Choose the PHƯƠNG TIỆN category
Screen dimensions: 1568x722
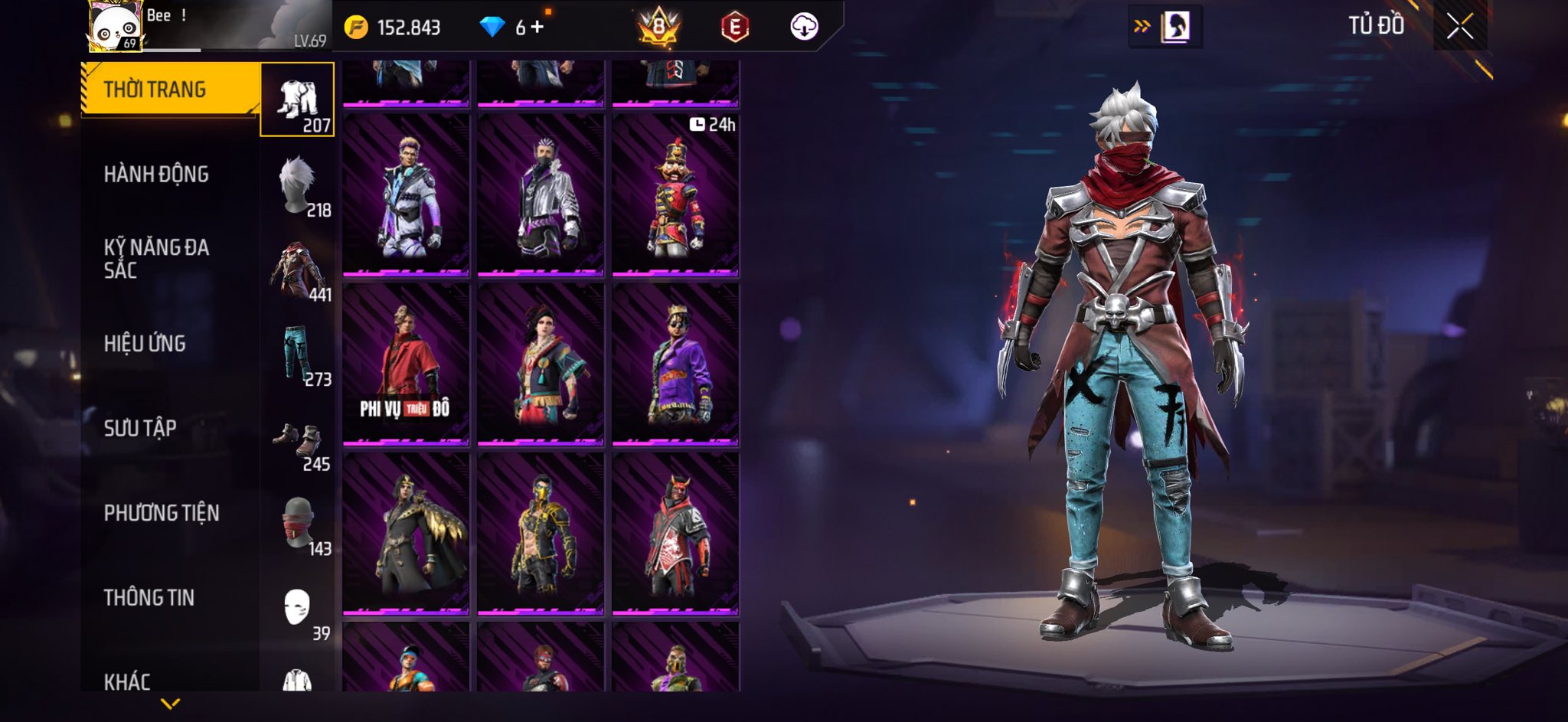tap(162, 513)
